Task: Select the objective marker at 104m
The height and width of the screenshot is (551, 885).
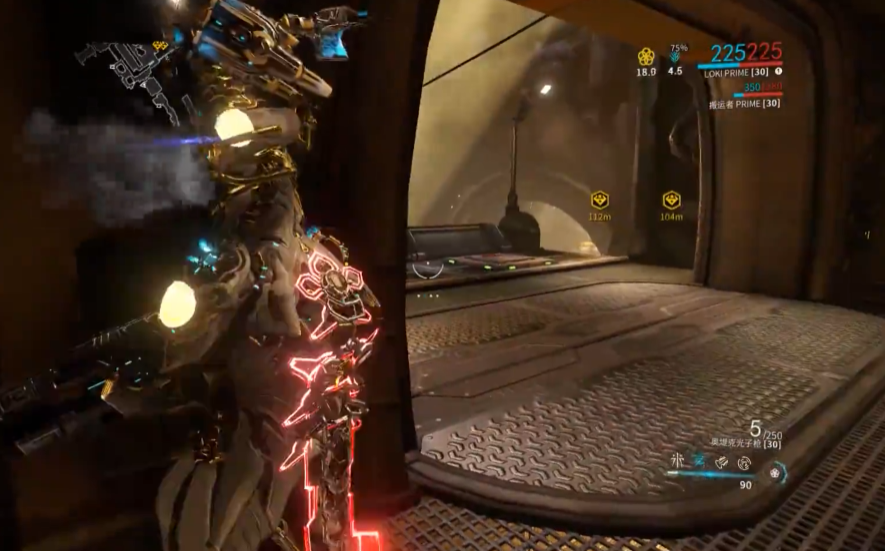Action: point(671,200)
